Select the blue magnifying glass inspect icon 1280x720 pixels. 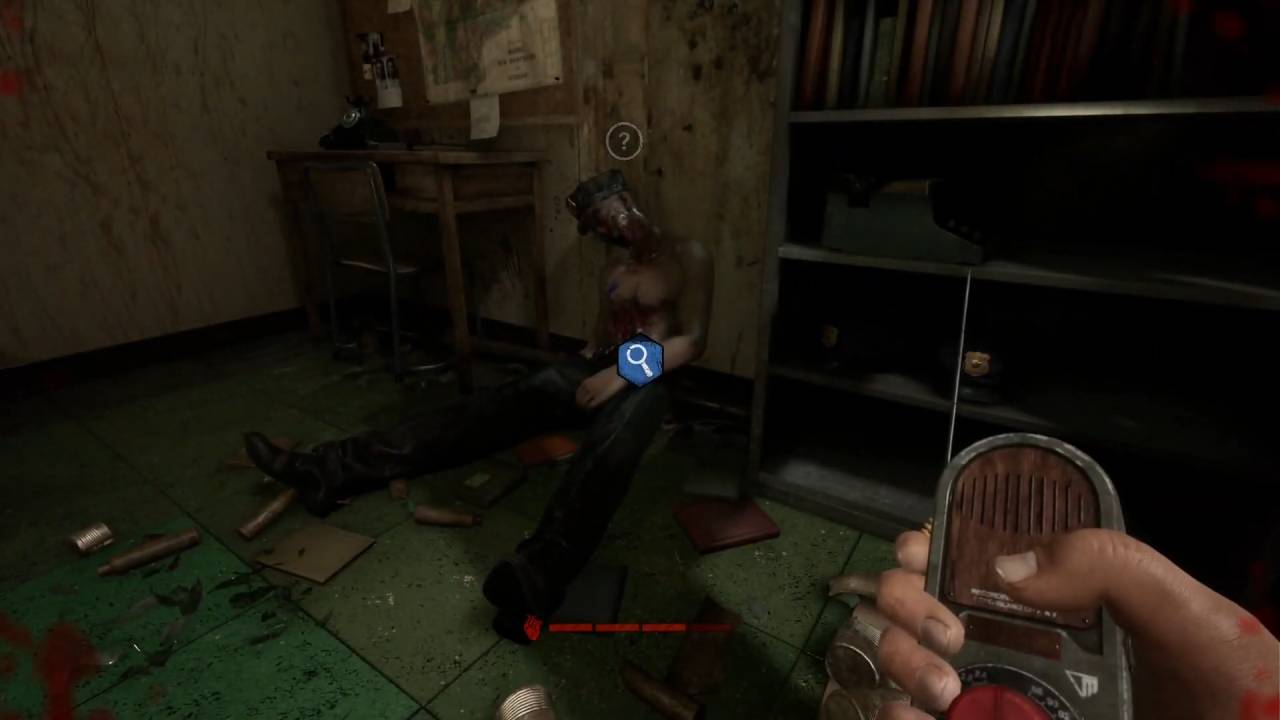tap(640, 361)
